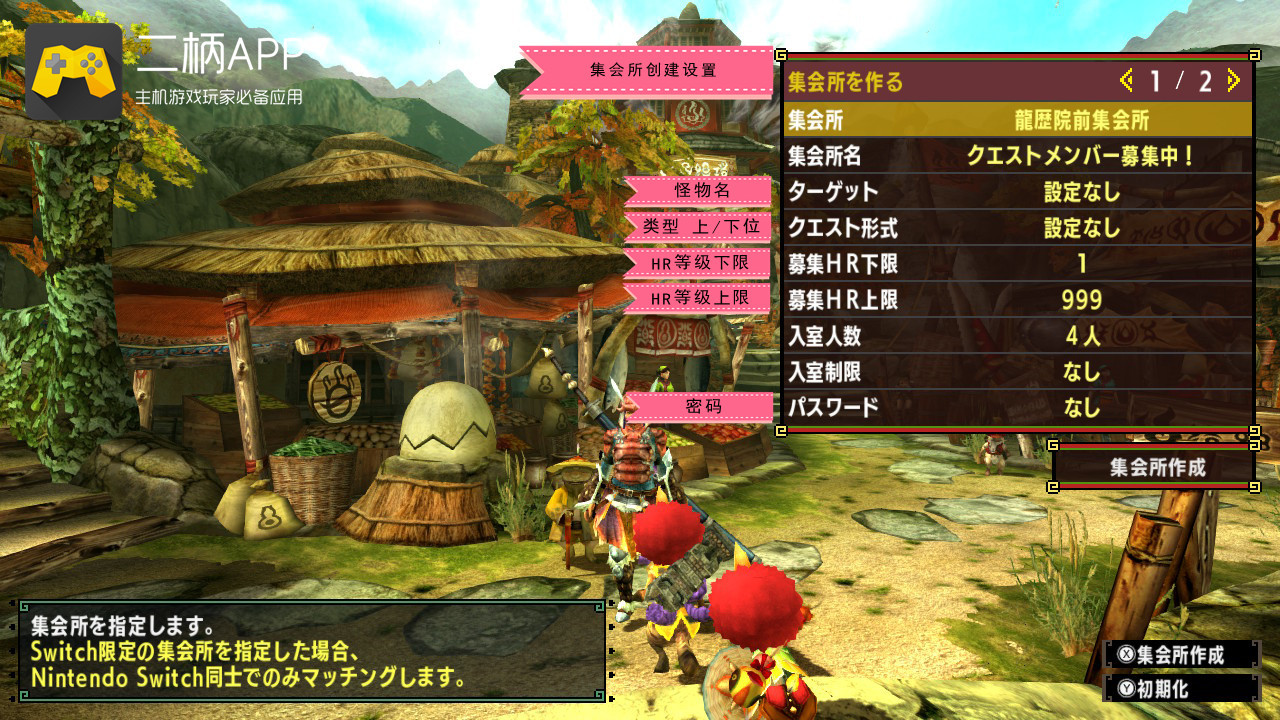Change the 募集HR上限 setting
Viewport: 1280px width, 720px height.
(x=1017, y=300)
